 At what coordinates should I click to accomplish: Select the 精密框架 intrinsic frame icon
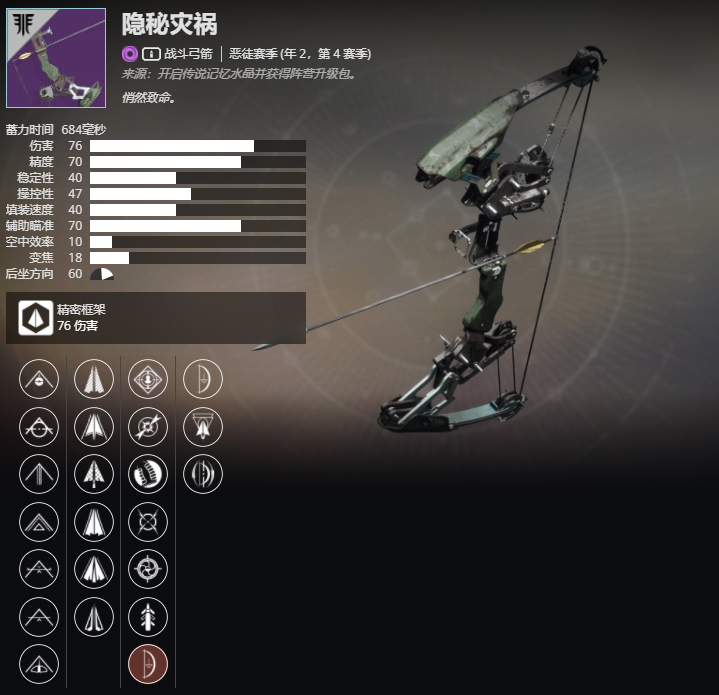coord(34,318)
